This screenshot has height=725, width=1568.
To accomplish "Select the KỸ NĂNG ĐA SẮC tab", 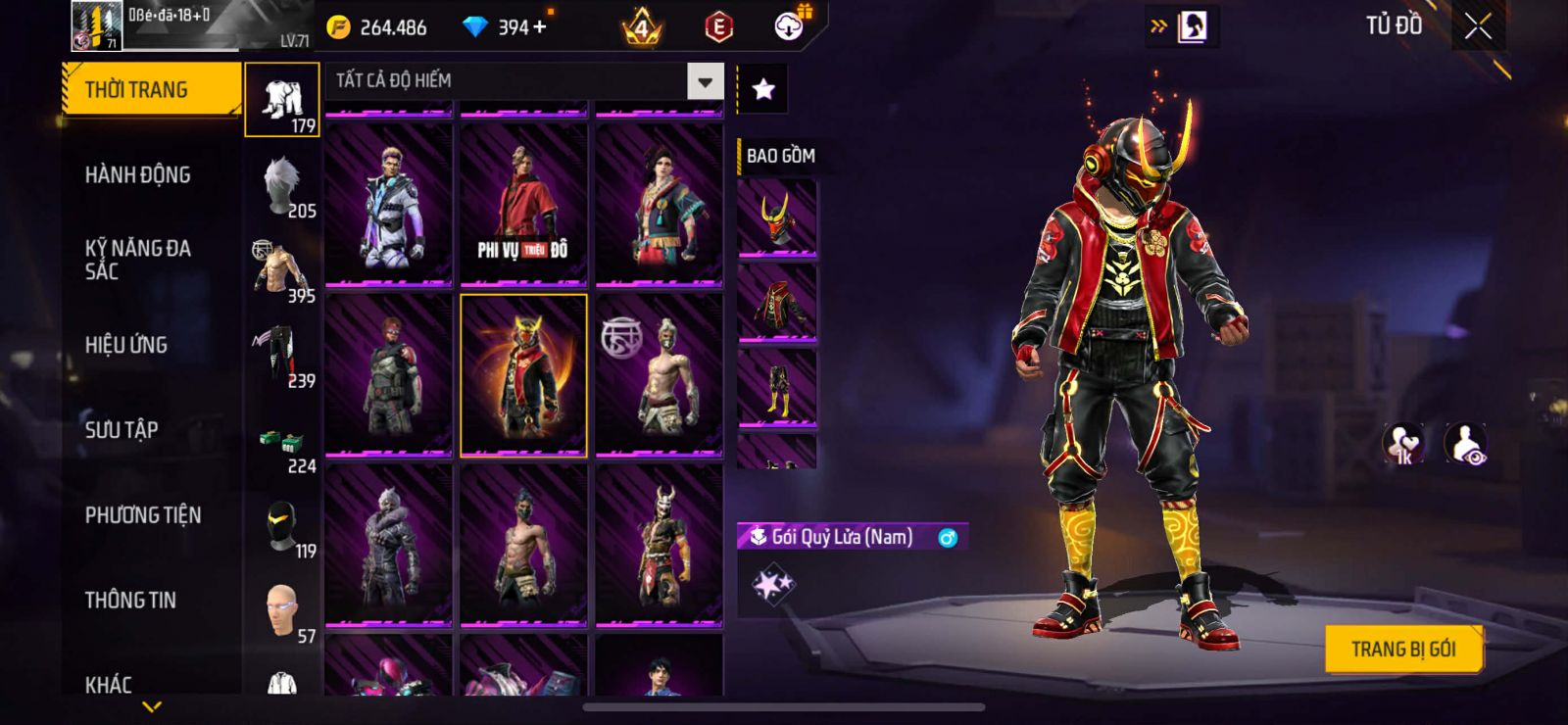I will click(137, 260).
